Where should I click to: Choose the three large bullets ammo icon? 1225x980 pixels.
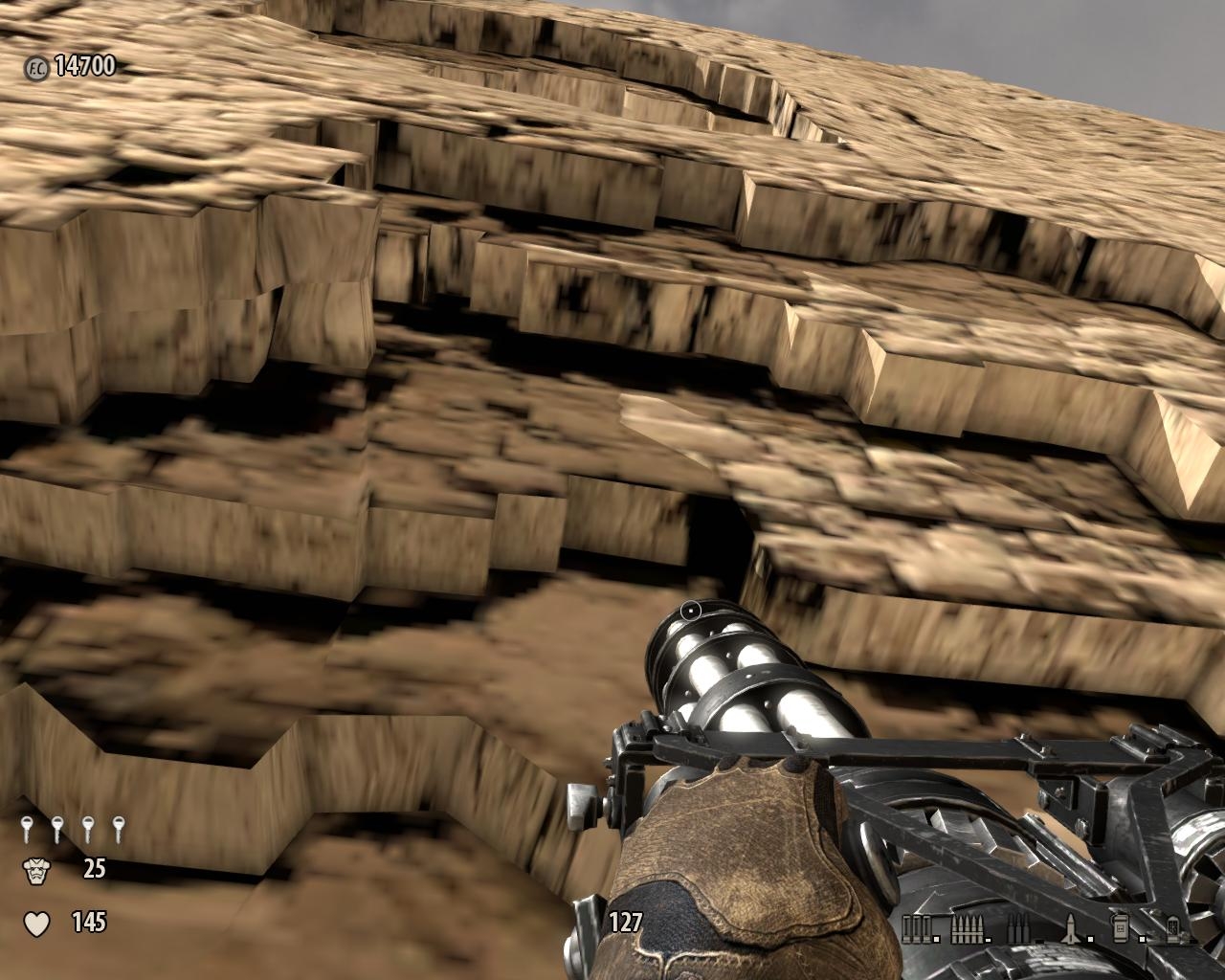pyautogui.click(x=1016, y=926)
